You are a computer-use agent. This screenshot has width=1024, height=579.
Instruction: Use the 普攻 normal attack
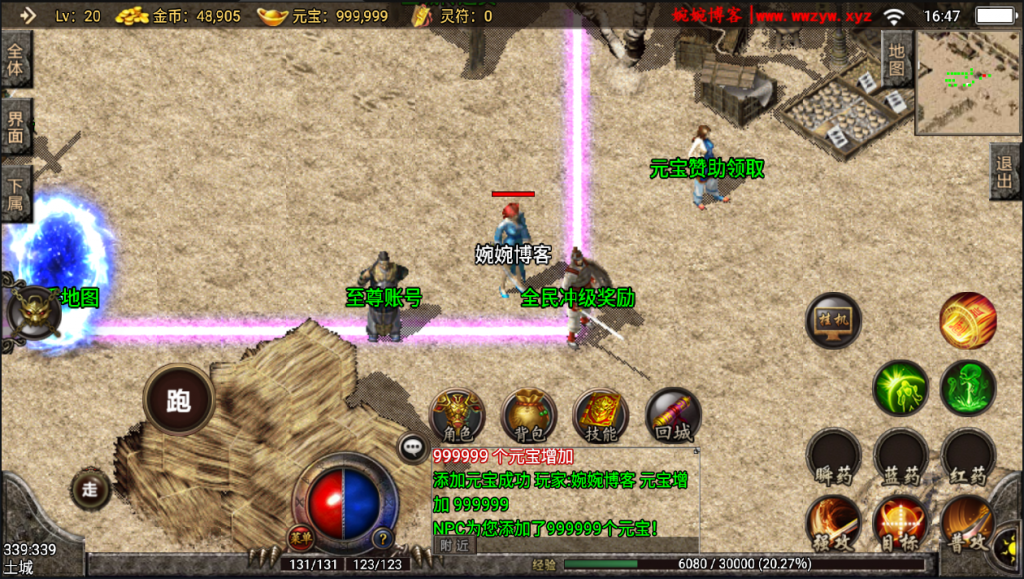coord(967,522)
